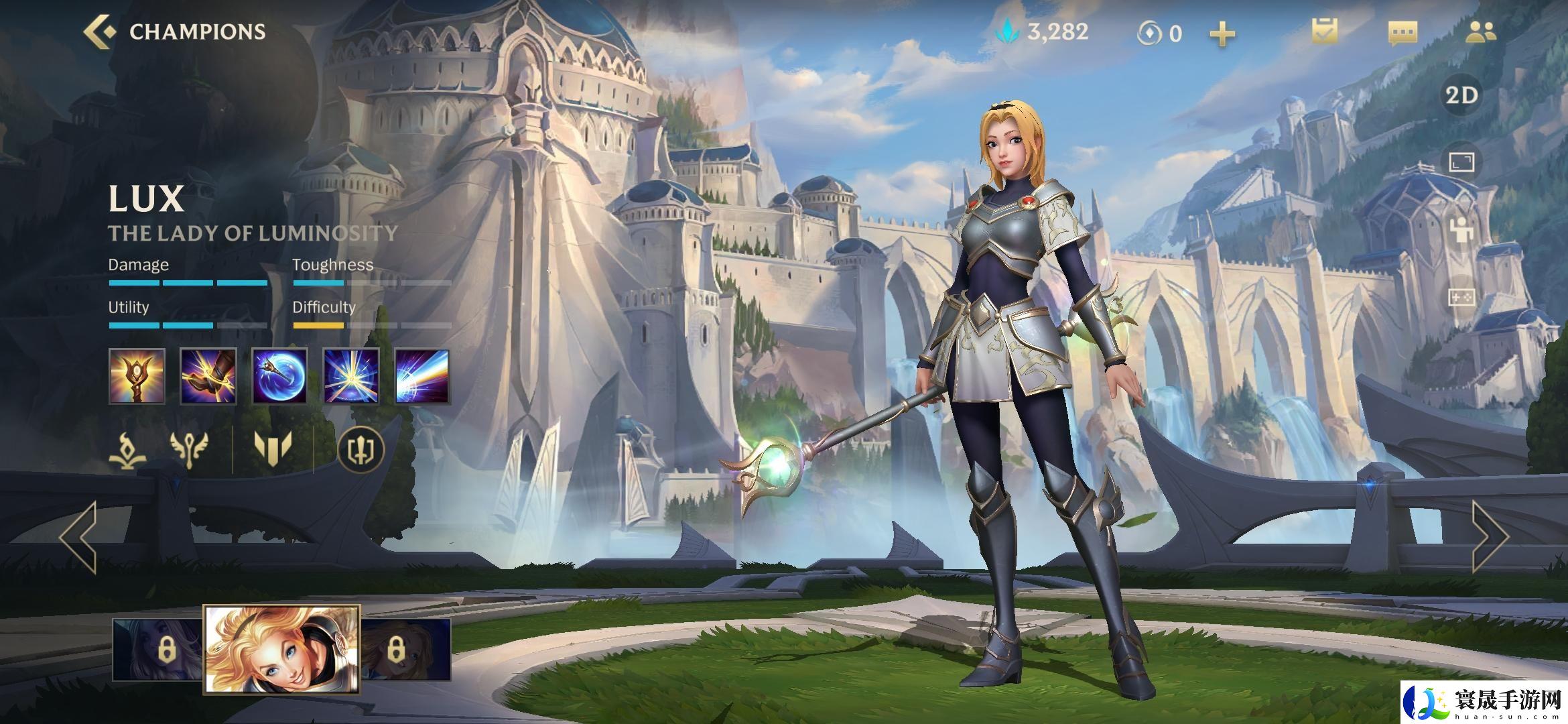1568x724 pixels.
Task: Inspect the Lucent Singularity ability
Action: coord(351,376)
